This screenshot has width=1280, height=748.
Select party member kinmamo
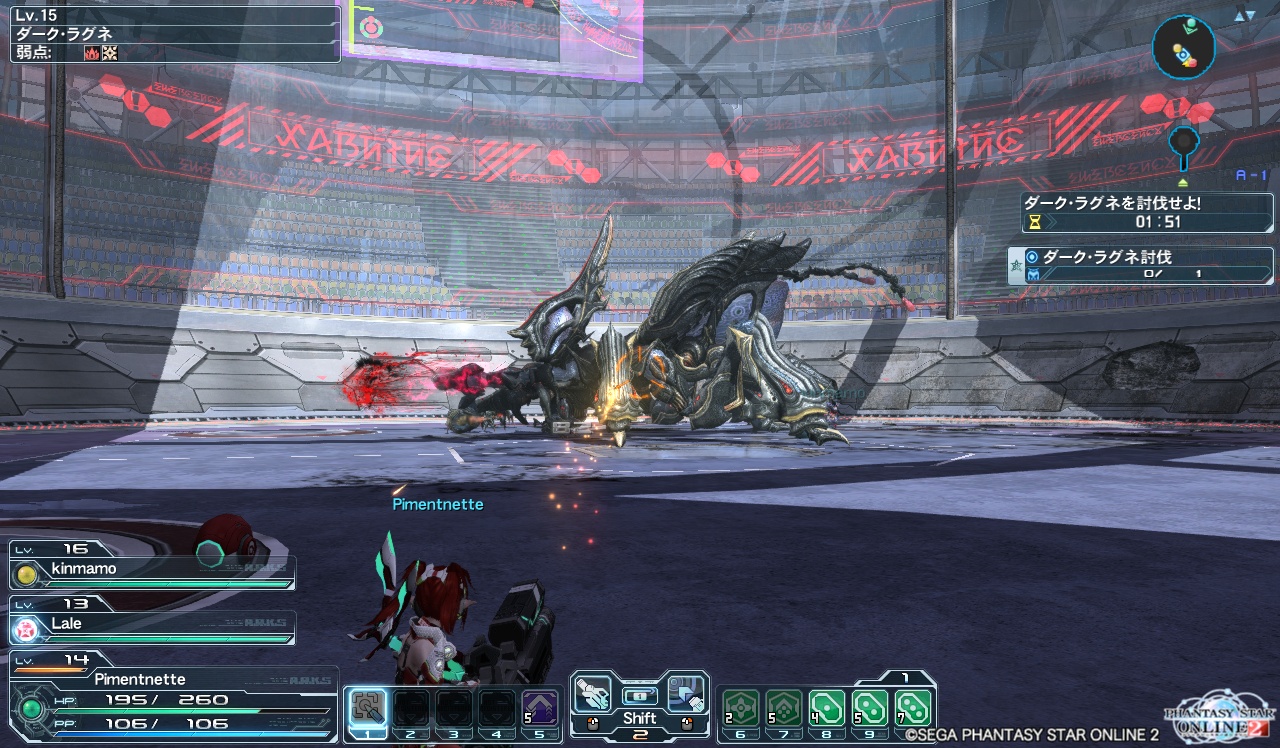click(x=152, y=569)
